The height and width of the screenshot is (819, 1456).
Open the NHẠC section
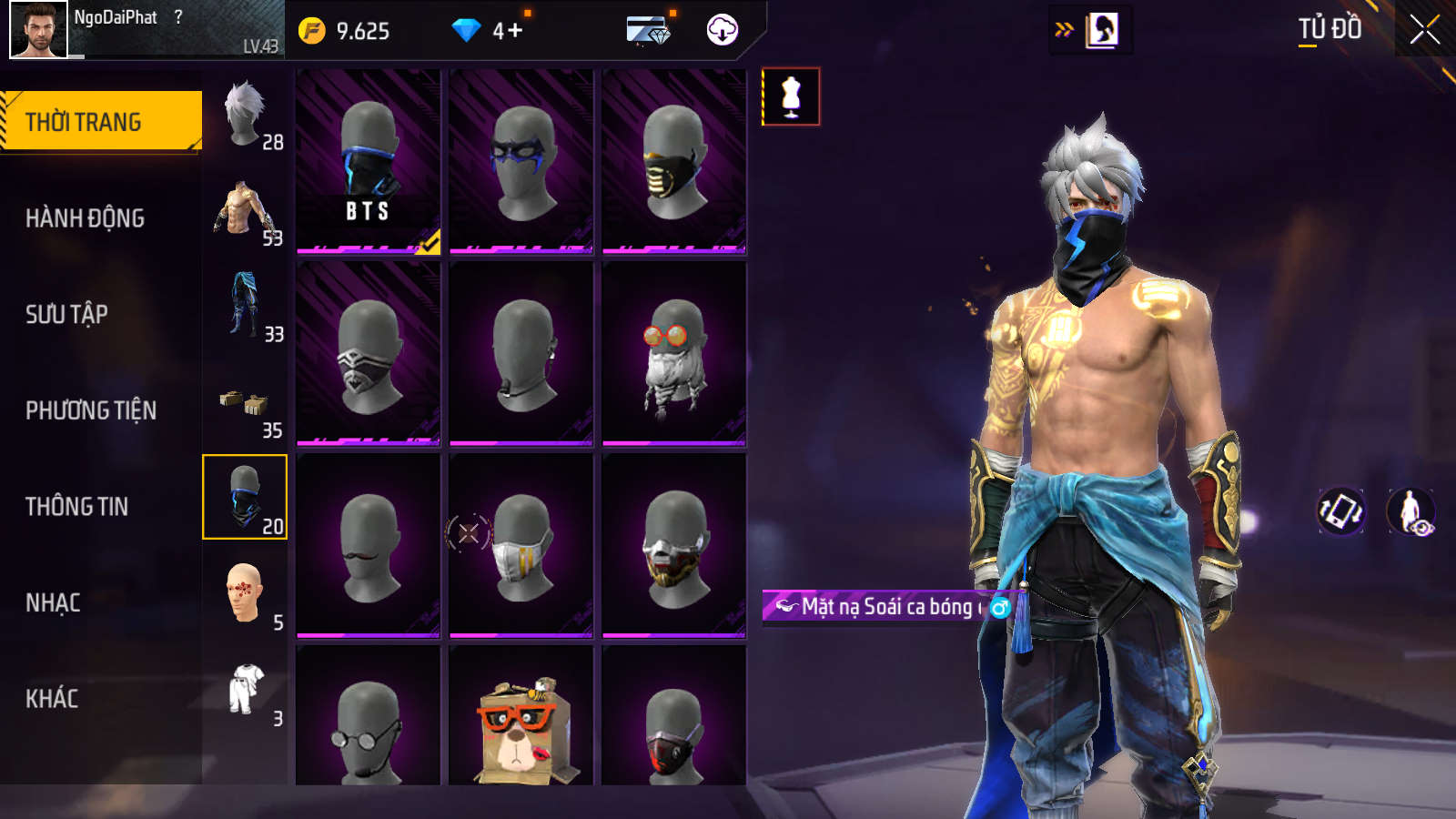coord(53,602)
